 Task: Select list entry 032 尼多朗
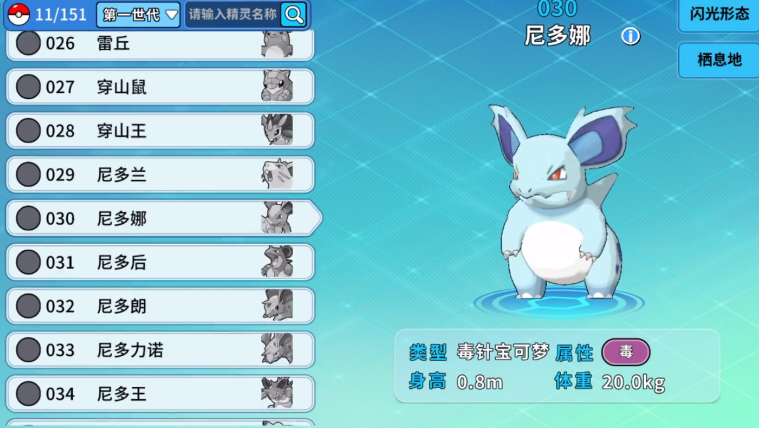(x=160, y=306)
